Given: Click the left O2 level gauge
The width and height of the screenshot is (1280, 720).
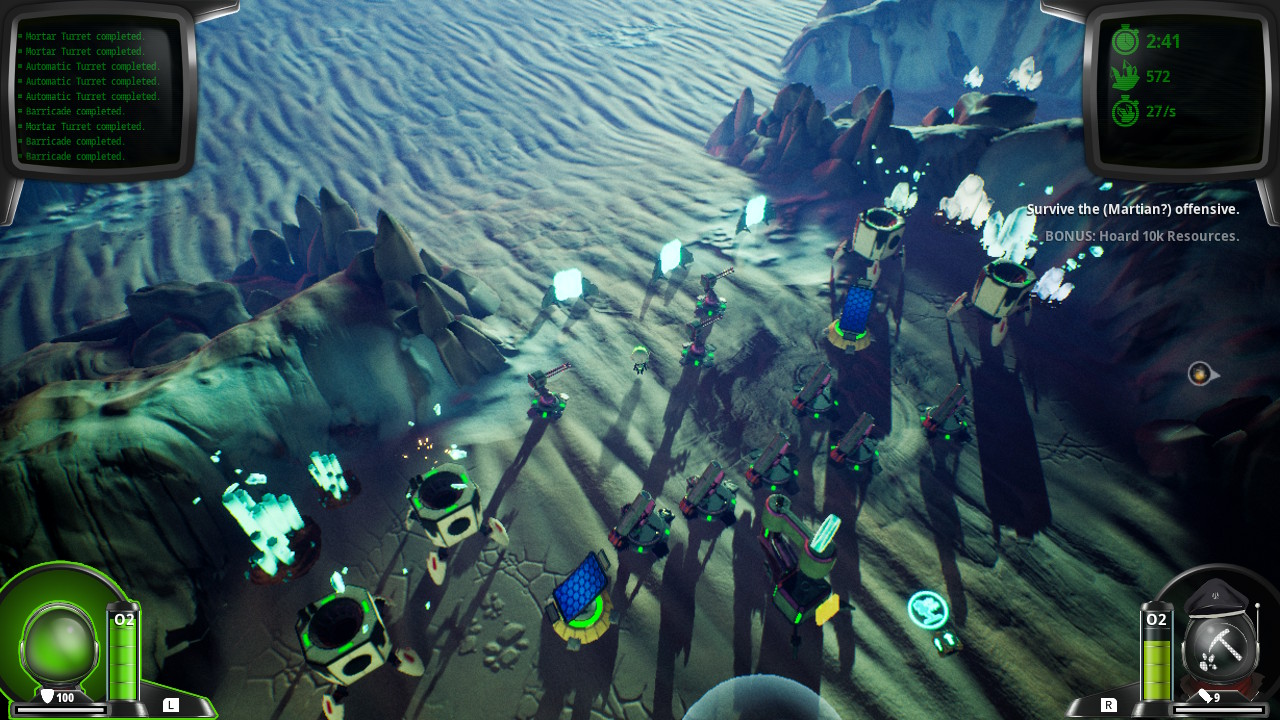Looking at the screenshot, I should pos(122,655).
